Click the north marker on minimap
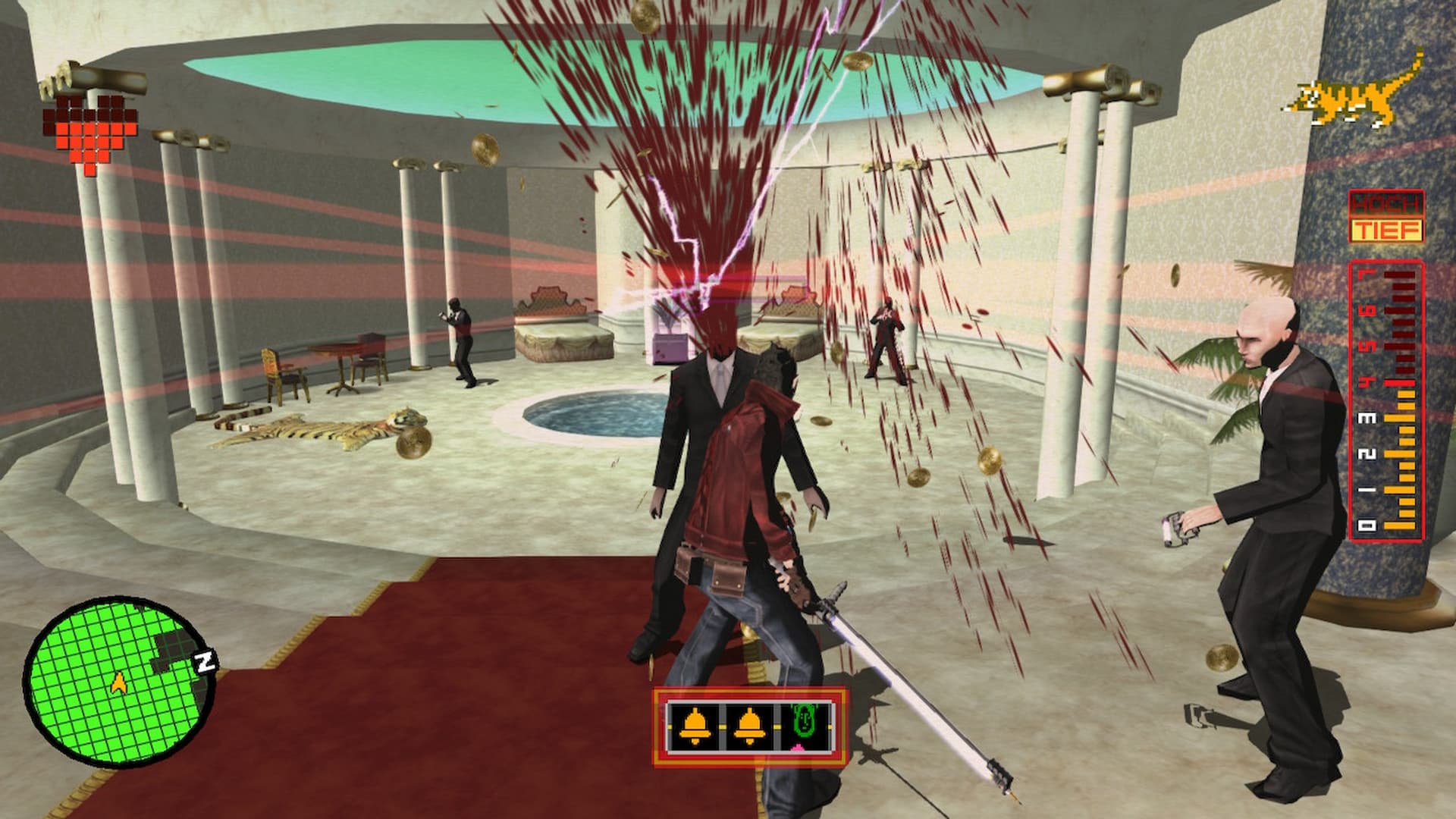 (x=205, y=661)
